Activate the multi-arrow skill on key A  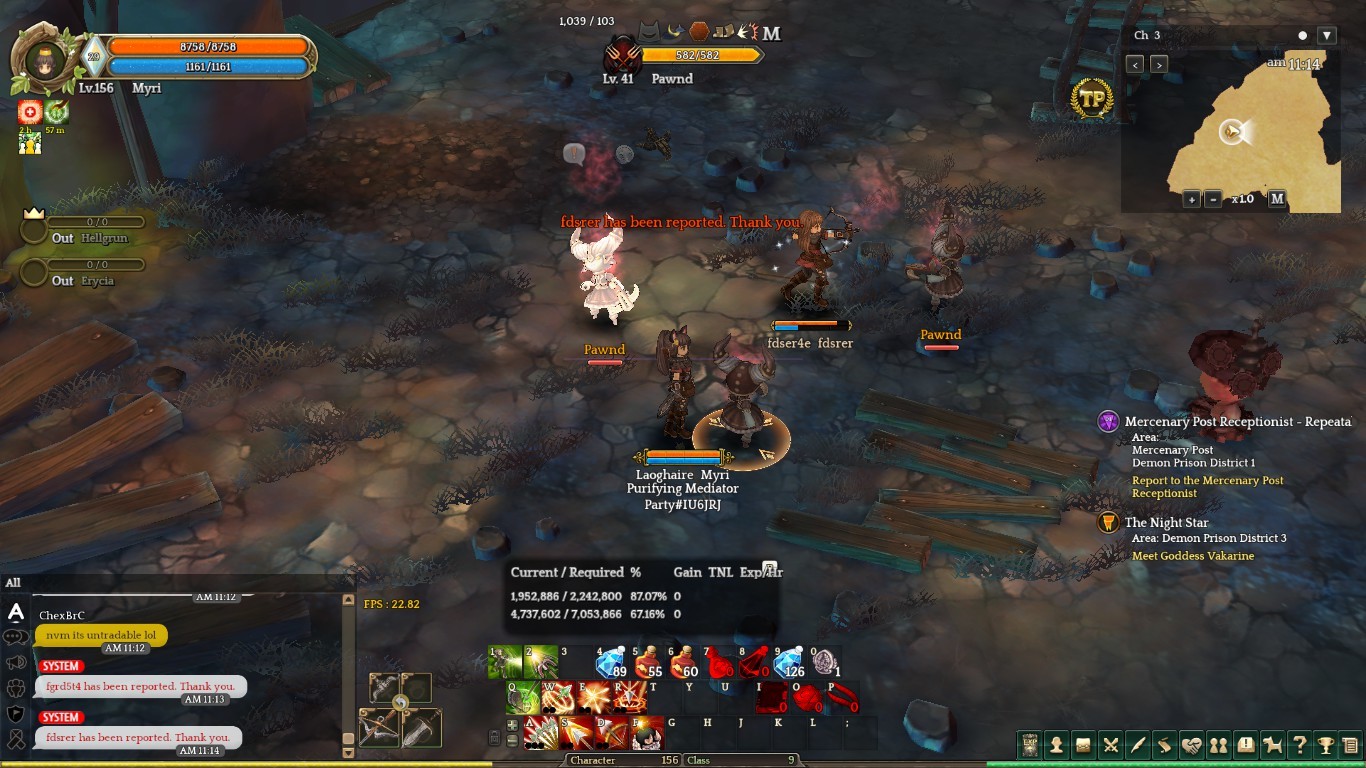[x=541, y=734]
